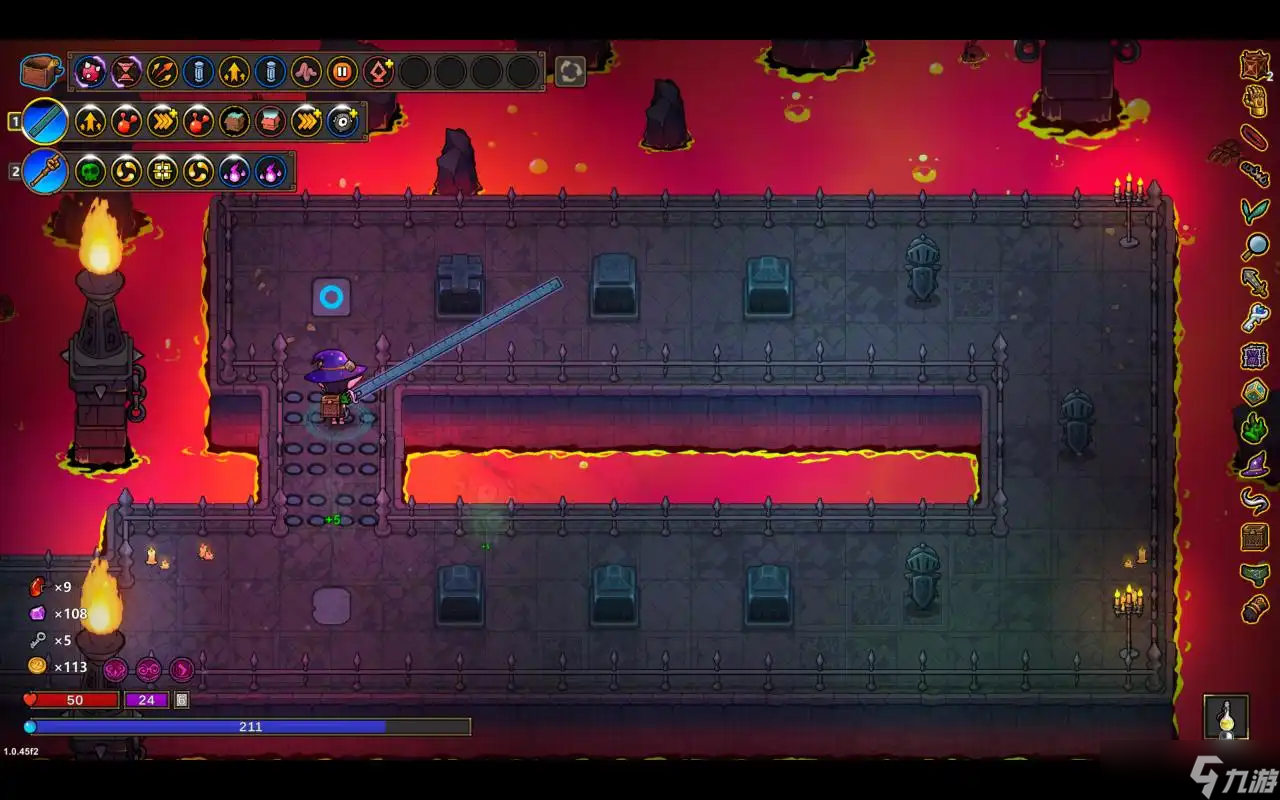Select the magic staff weapon in slot 2

45,172
